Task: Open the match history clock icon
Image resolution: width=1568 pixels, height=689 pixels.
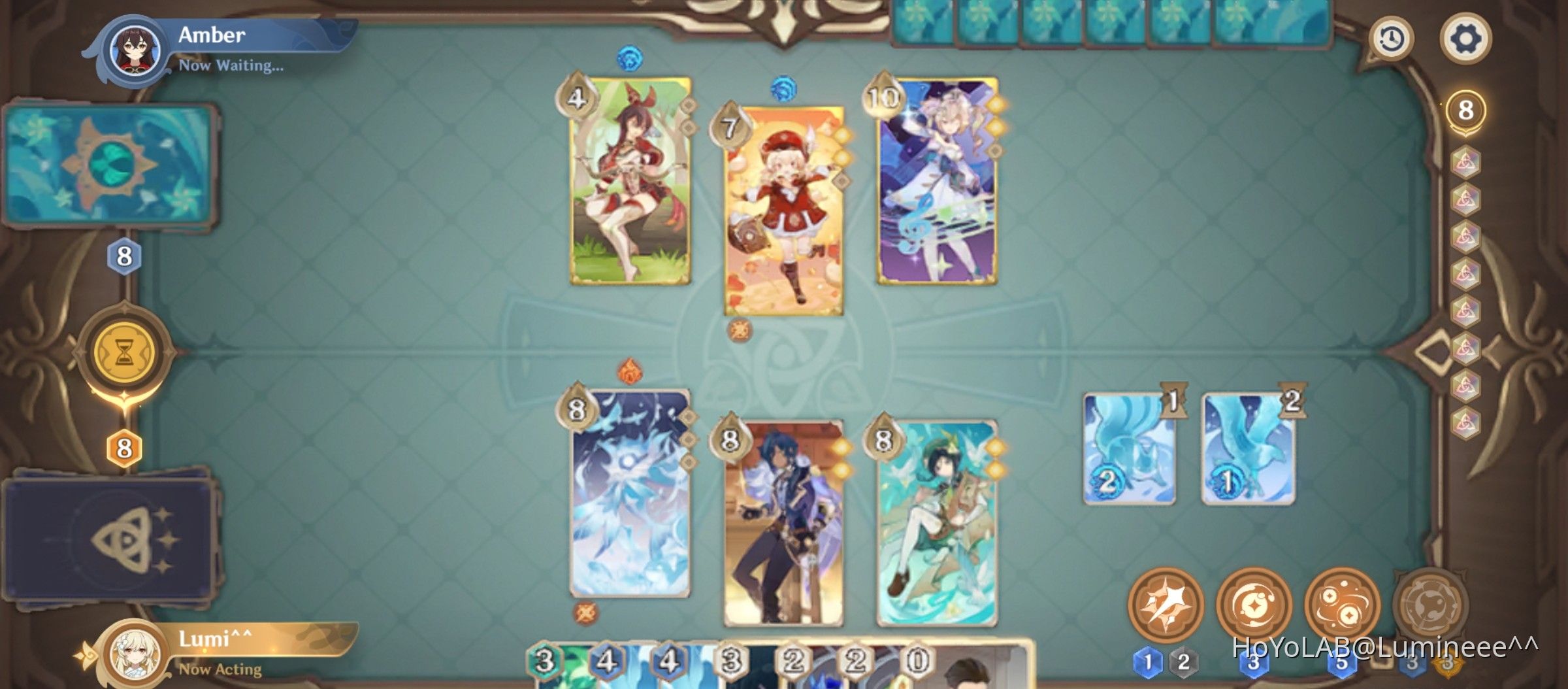Action: pos(1392,40)
